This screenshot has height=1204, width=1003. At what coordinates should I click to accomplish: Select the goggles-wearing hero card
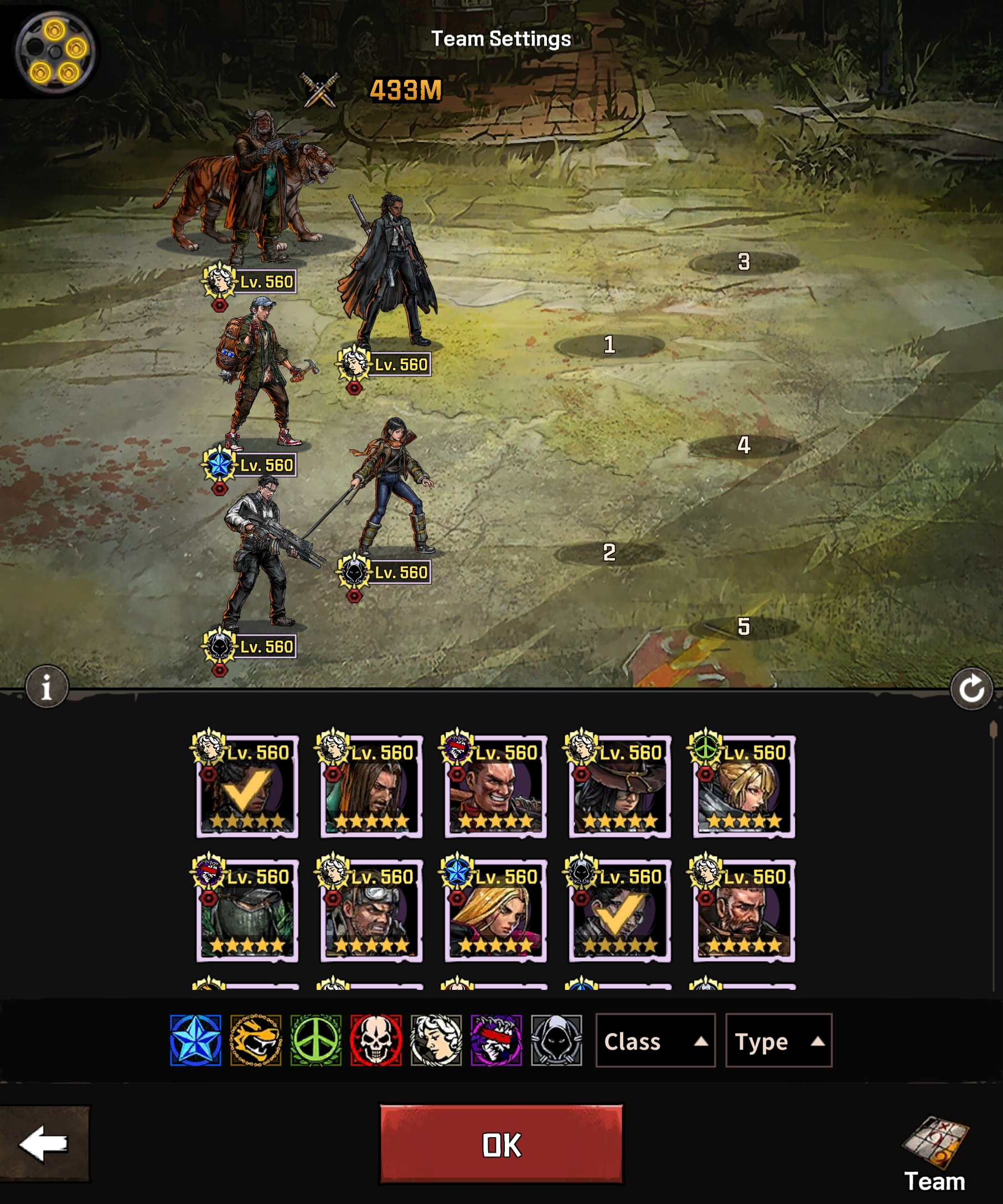(x=371, y=911)
